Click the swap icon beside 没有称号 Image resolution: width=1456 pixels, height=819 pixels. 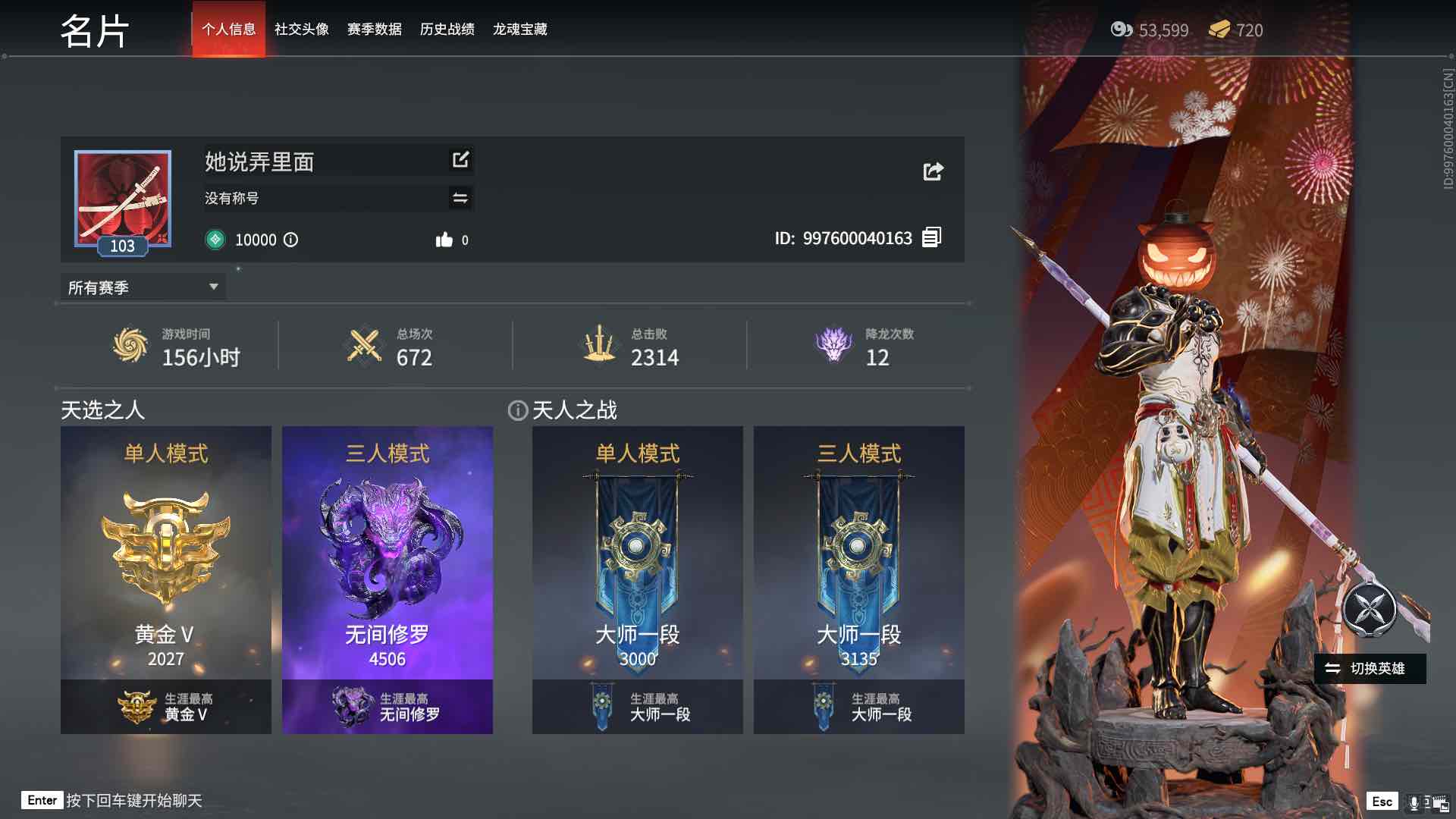459,198
